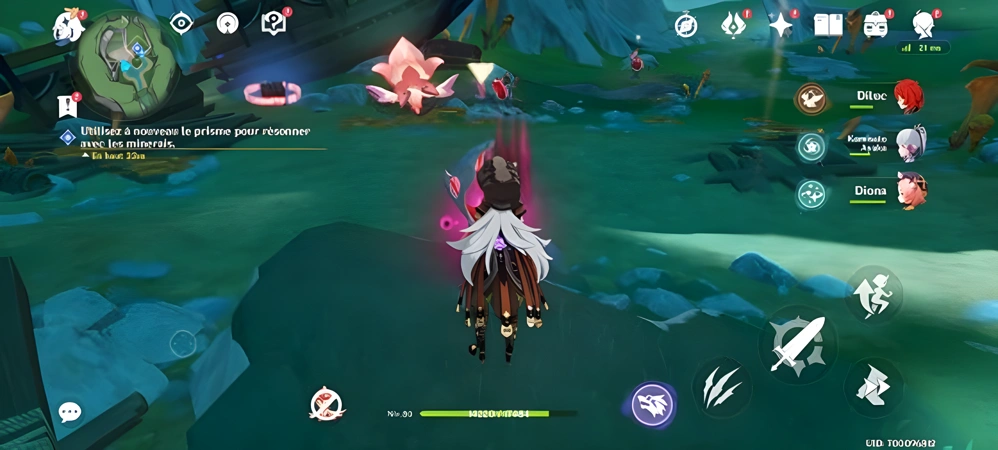
Task: Open the open-book handbook icon
Action: (828, 25)
